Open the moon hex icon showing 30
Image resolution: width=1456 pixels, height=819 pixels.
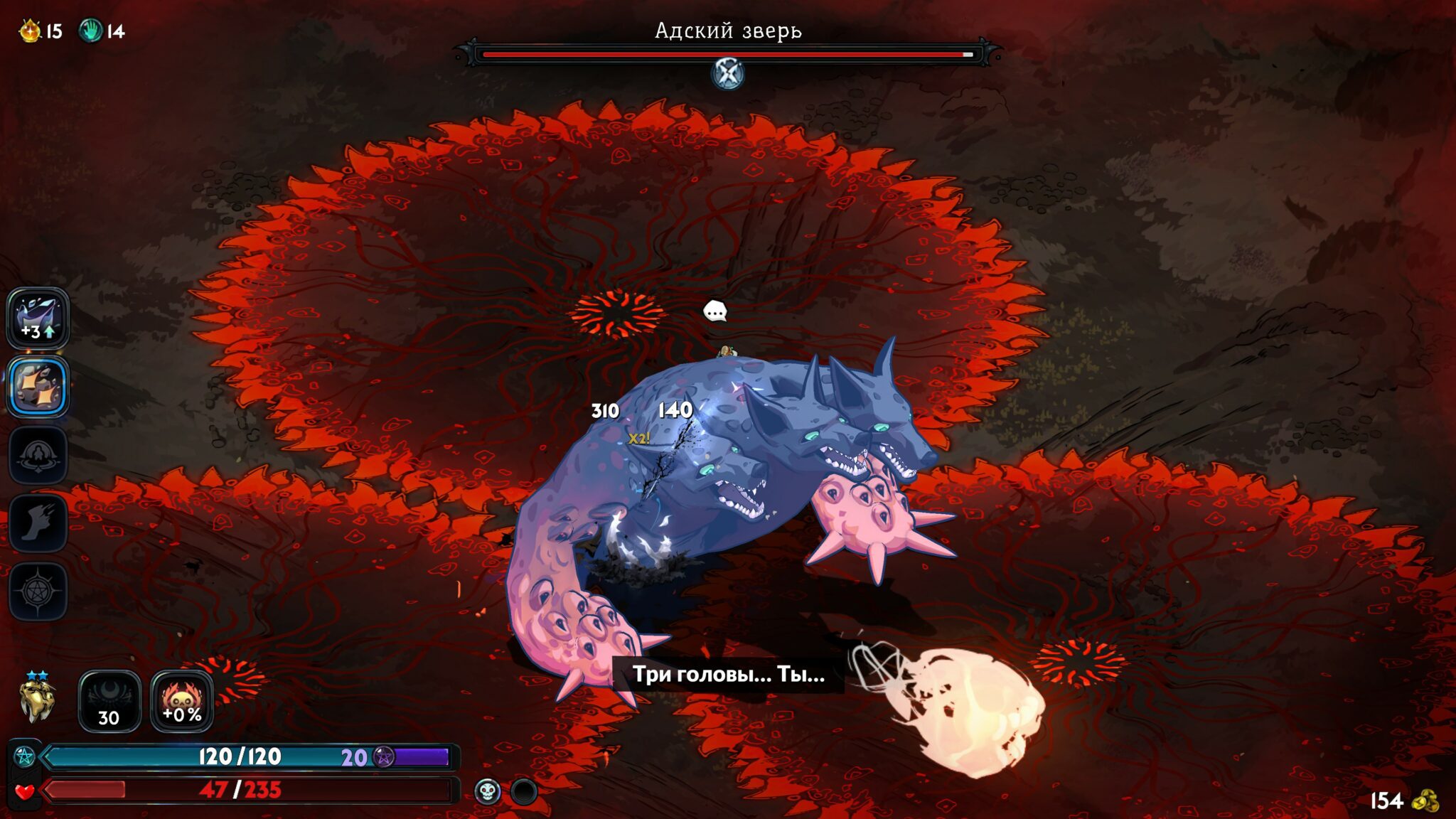[x=109, y=701]
